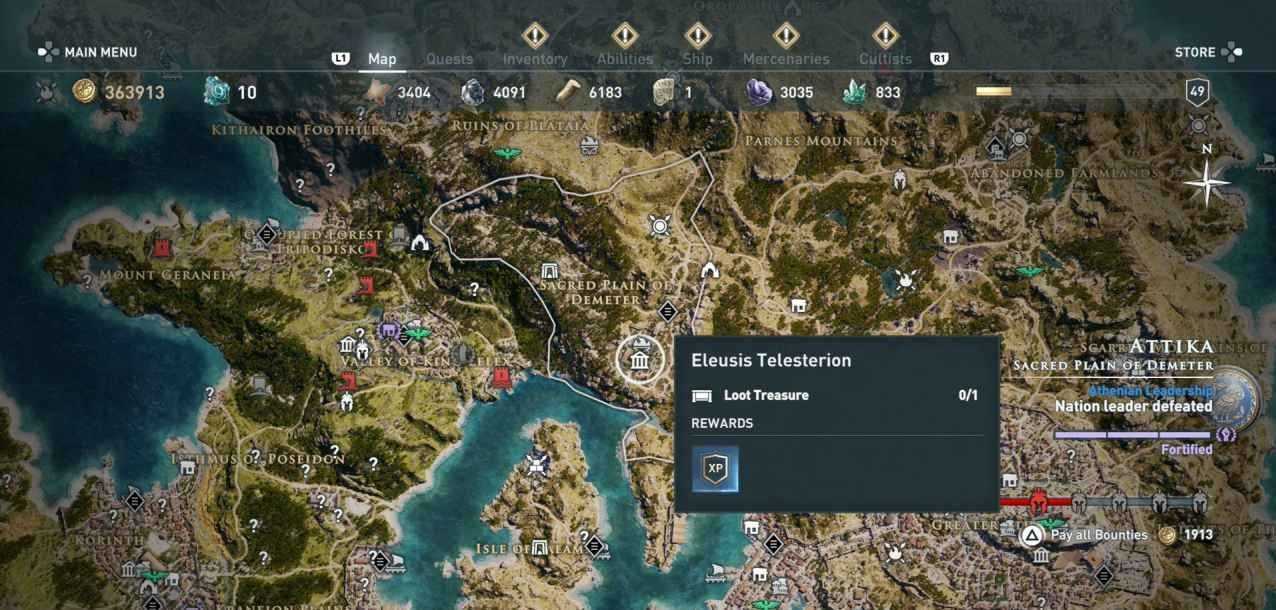
Task: Select the red fort marker near Isthmus
Action: 347,381
